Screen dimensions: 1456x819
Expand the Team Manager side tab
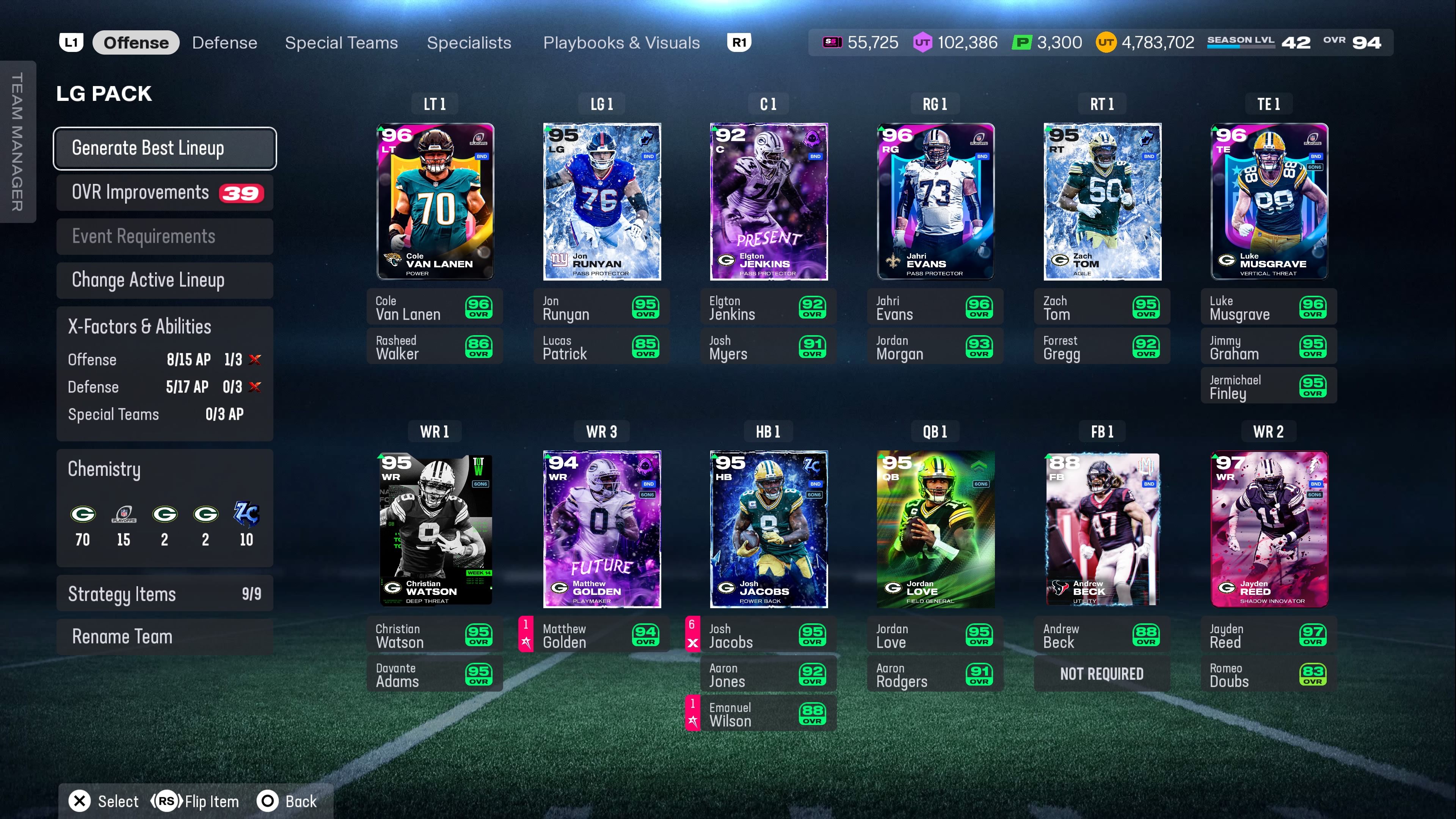[17, 141]
